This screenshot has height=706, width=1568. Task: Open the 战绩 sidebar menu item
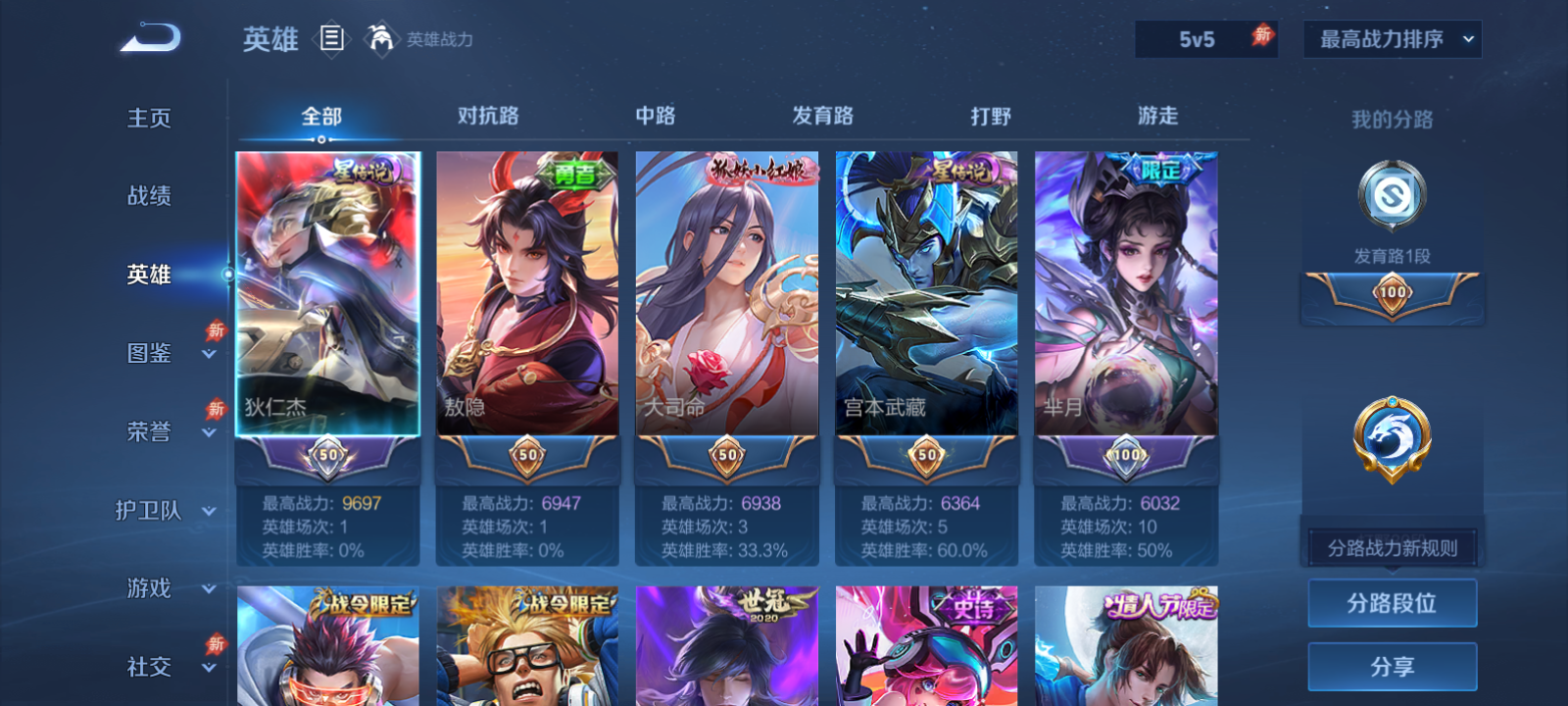[150, 196]
